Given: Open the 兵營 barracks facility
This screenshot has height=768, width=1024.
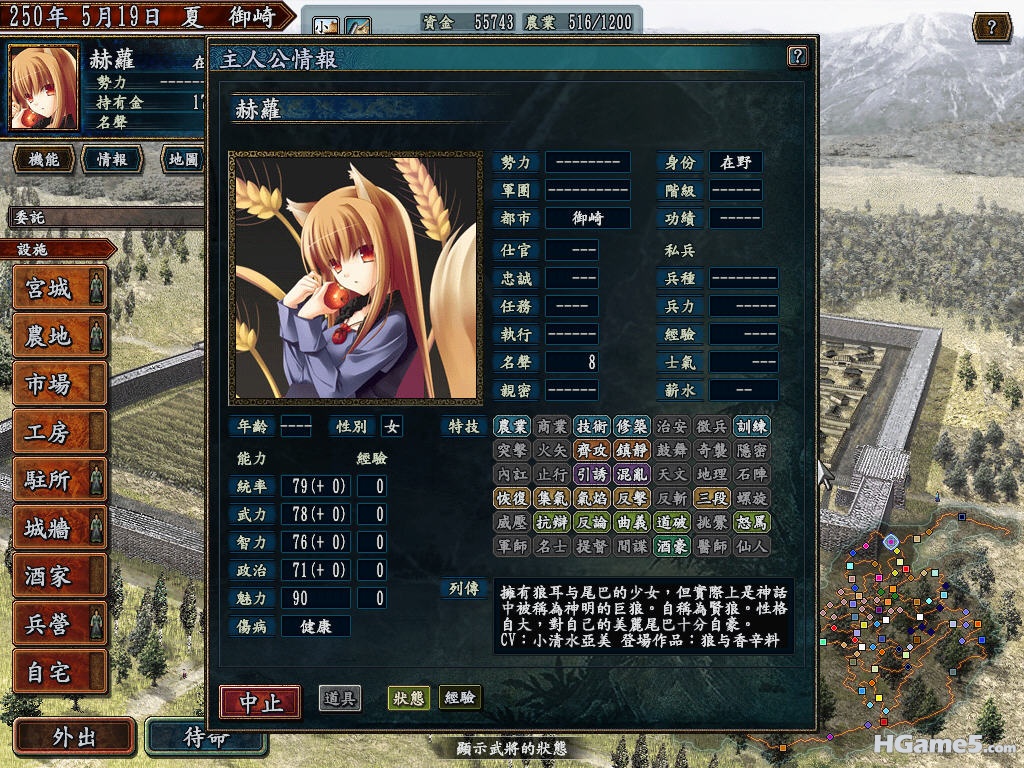Looking at the screenshot, I should pyautogui.click(x=59, y=624).
